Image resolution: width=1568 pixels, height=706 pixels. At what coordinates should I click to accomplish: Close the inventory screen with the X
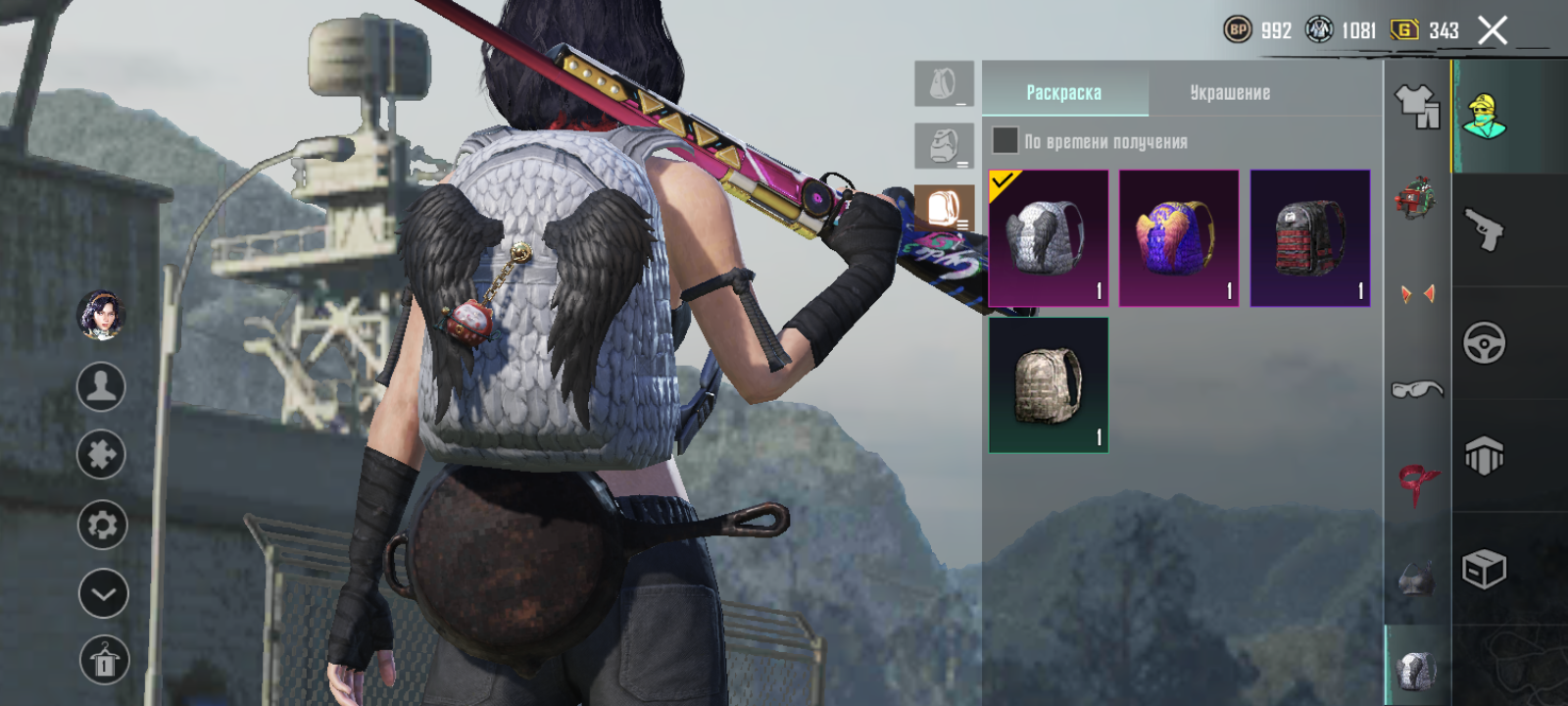(x=1492, y=31)
